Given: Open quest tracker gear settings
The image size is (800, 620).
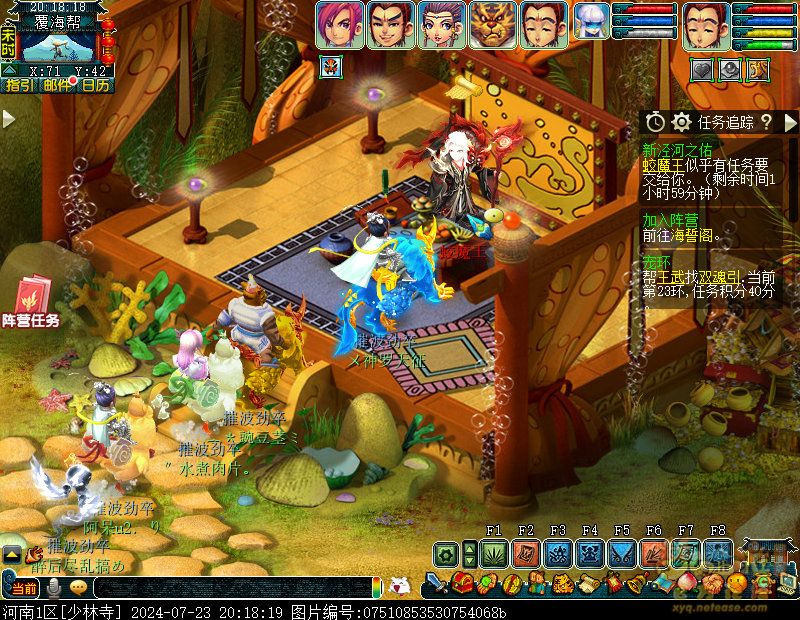Looking at the screenshot, I should [x=682, y=122].
